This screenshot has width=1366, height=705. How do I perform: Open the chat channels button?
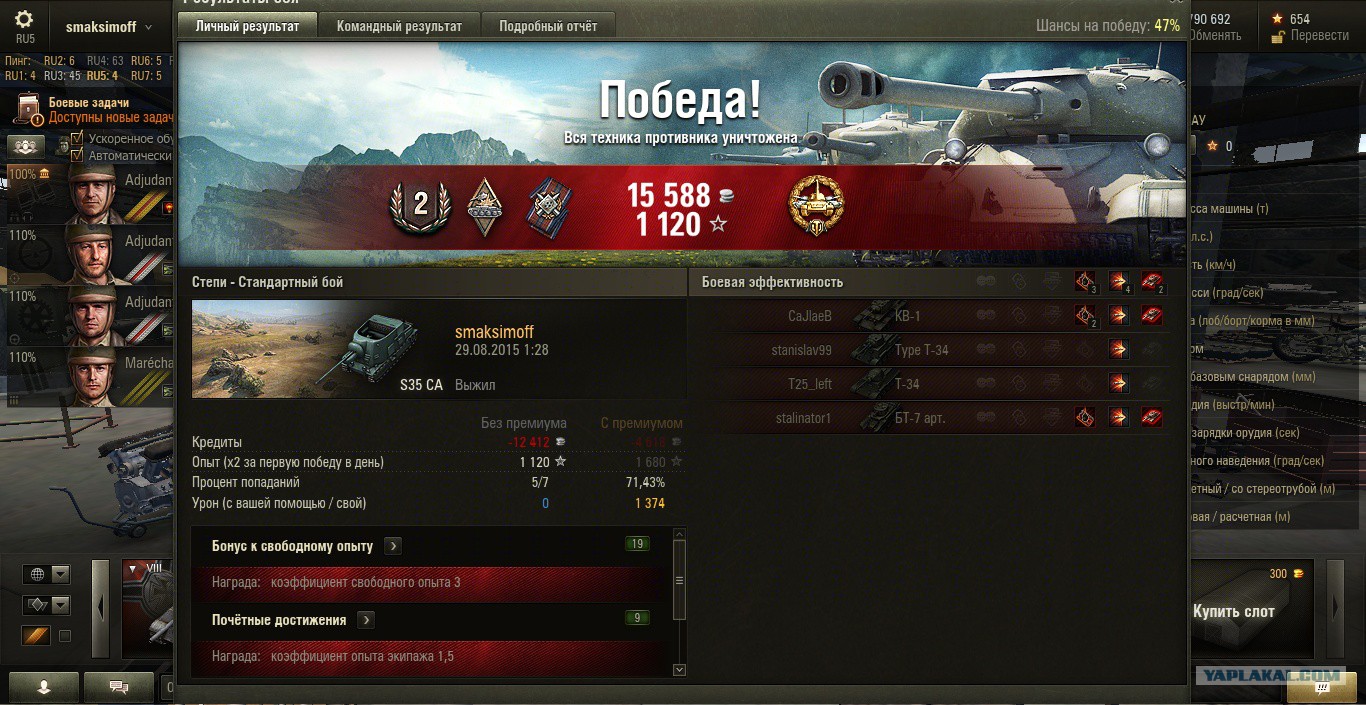119,687
